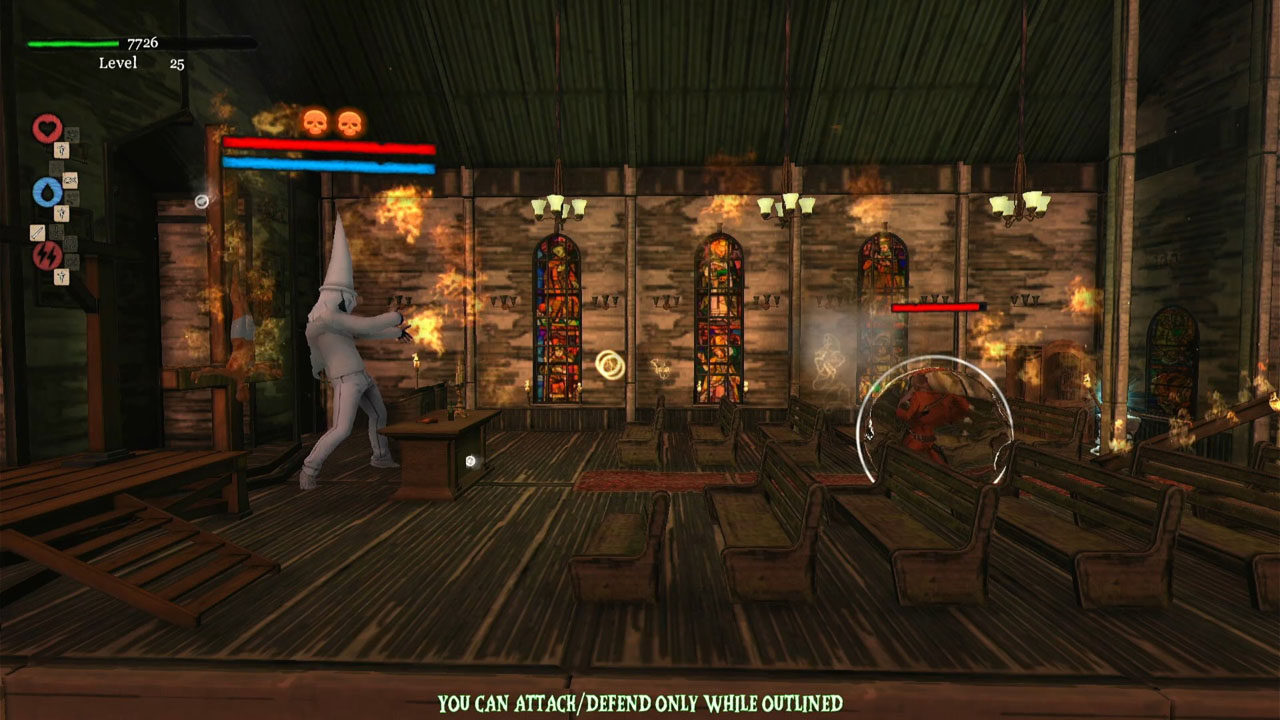Image resolution: width=1280 pixels, height=720 pixels.
Task: Select the sword upgrade icon above the stamina orb
Action: tap(37, 231)
